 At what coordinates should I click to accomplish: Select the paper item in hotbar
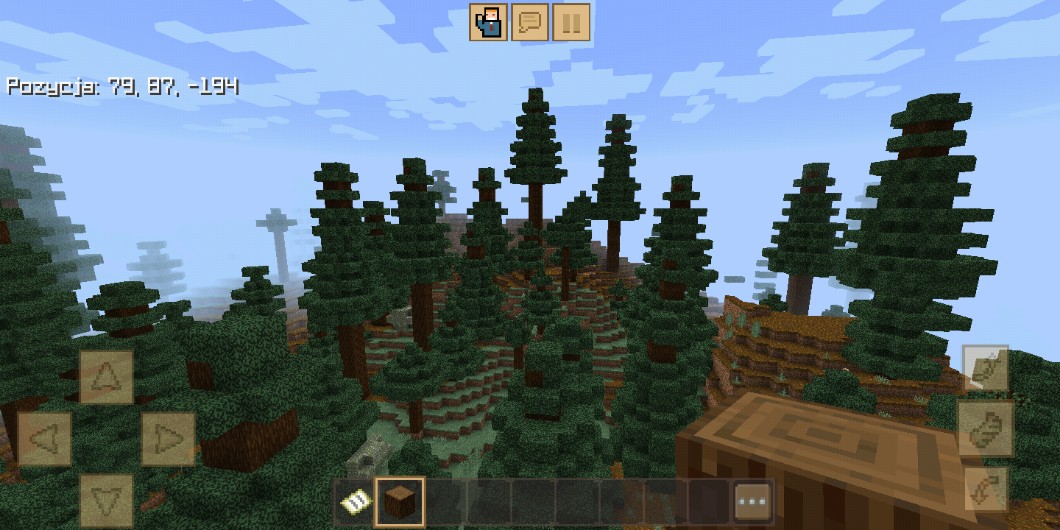[353, 502]
